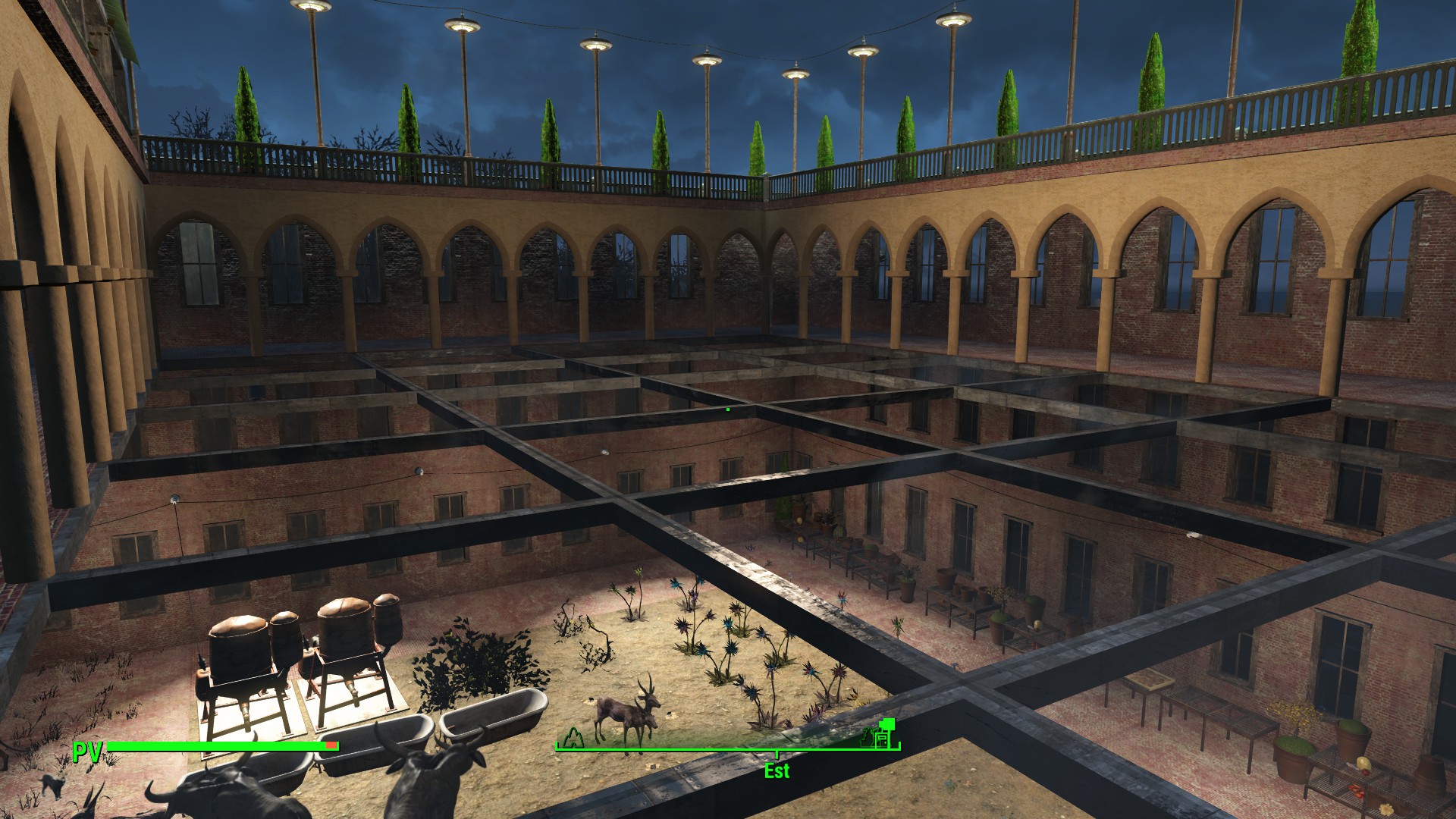Image resolution: width=1456 pixels, height=819 pixels.
Task: Select the hollow location marker on the compass
Action: click(x=573, y=736)
